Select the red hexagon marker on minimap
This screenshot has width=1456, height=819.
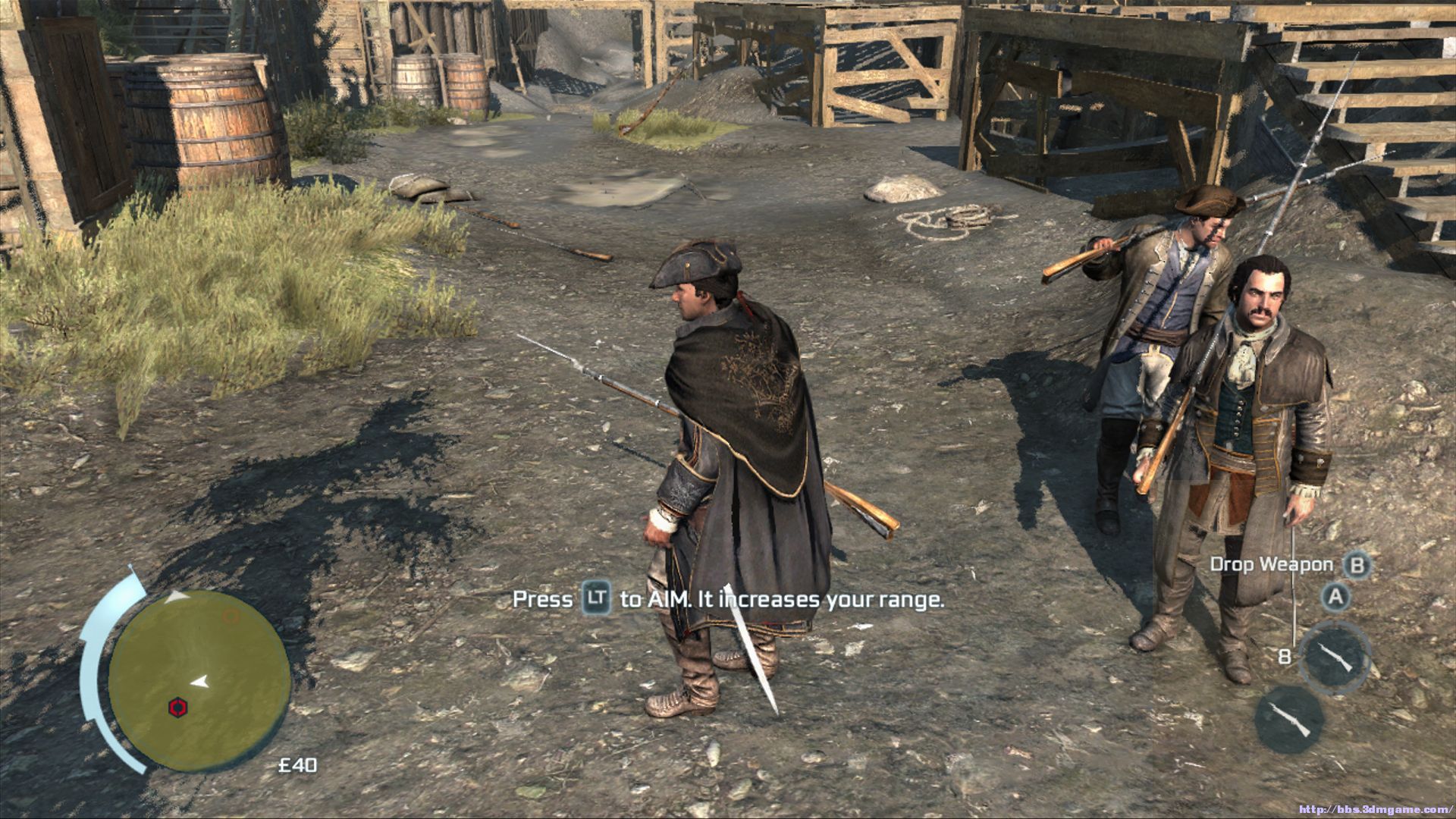[177, 708]
